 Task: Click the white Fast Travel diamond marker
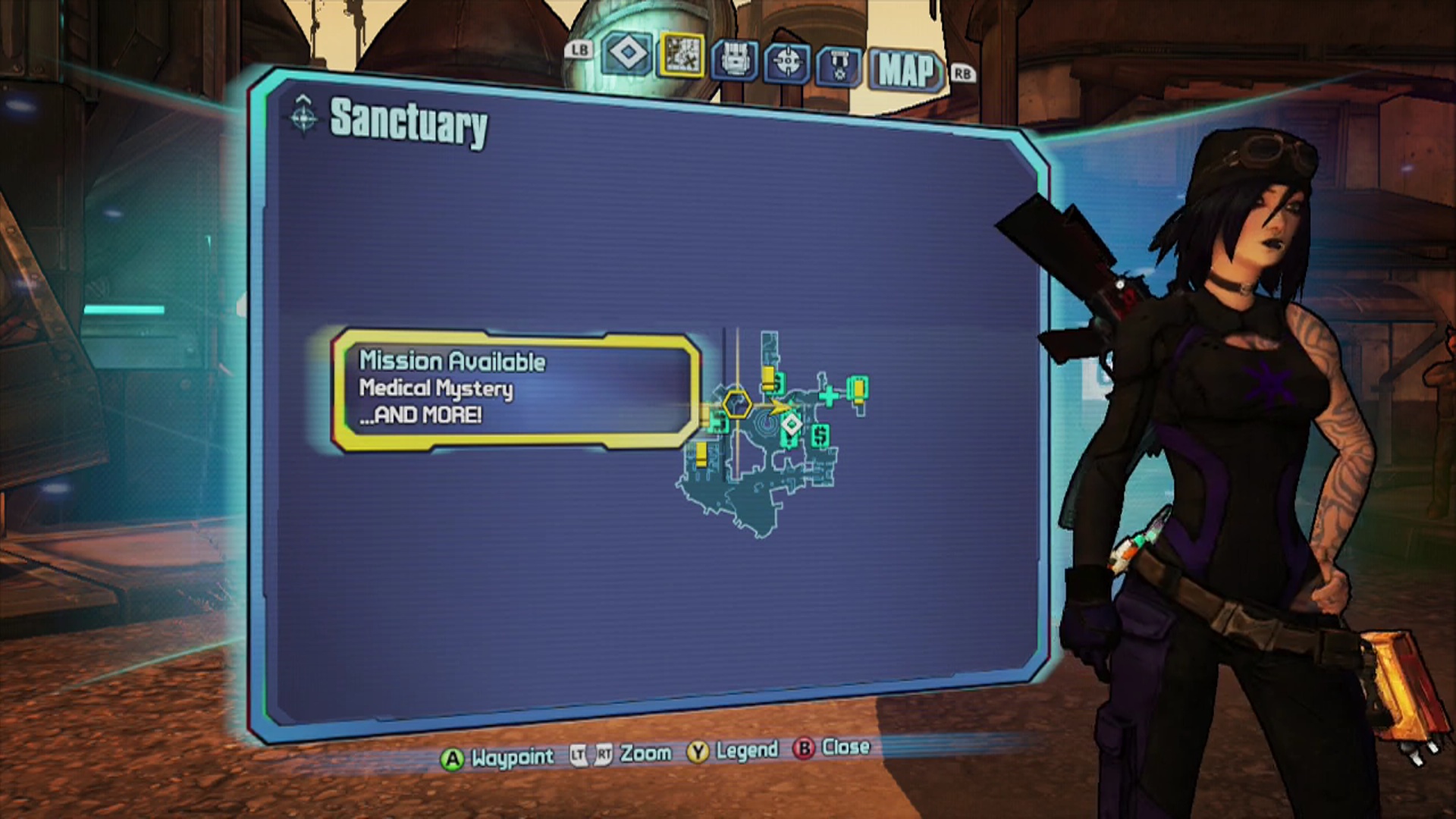(x=793, y=425)
